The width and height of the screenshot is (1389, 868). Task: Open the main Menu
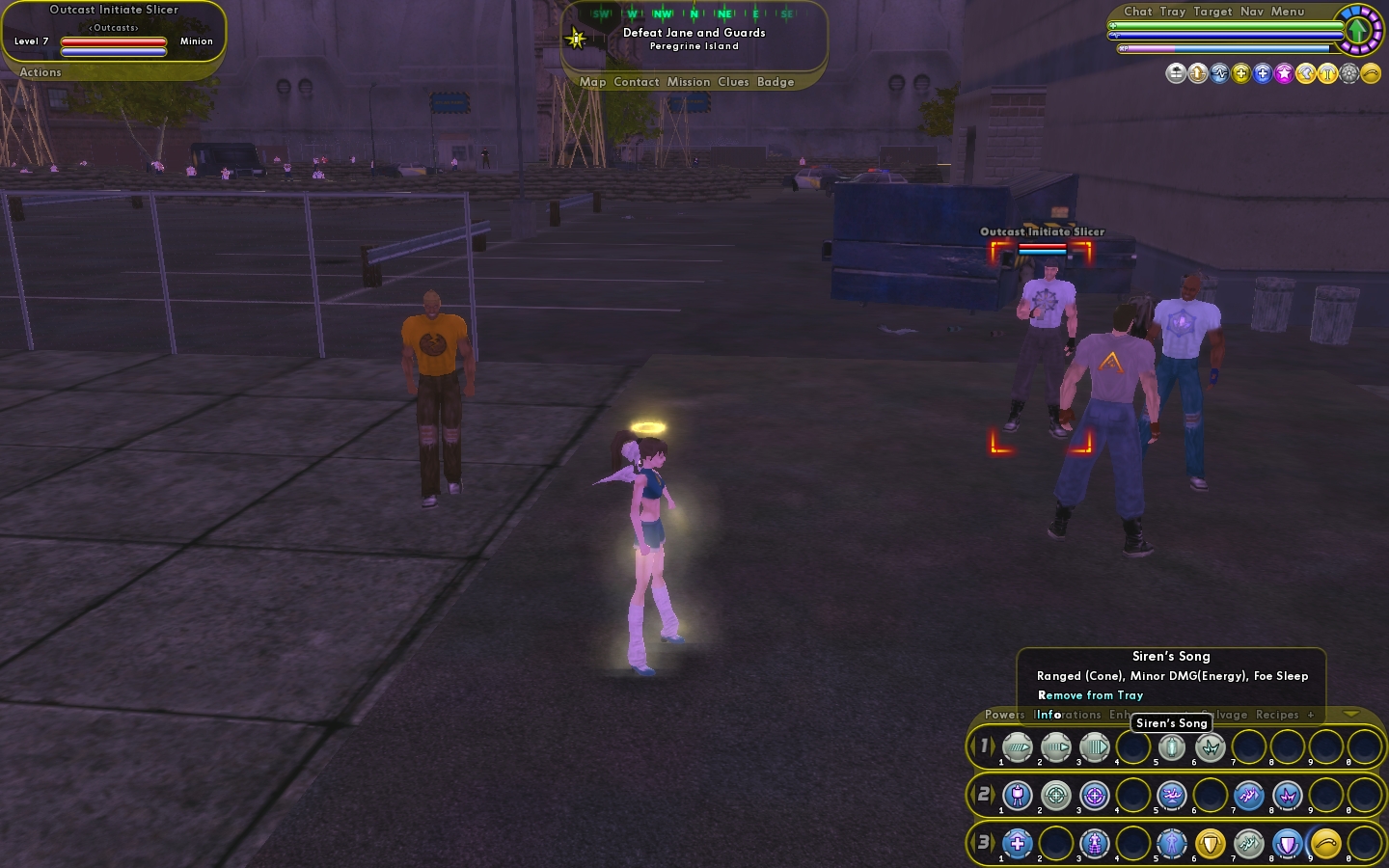(1288, 12)
